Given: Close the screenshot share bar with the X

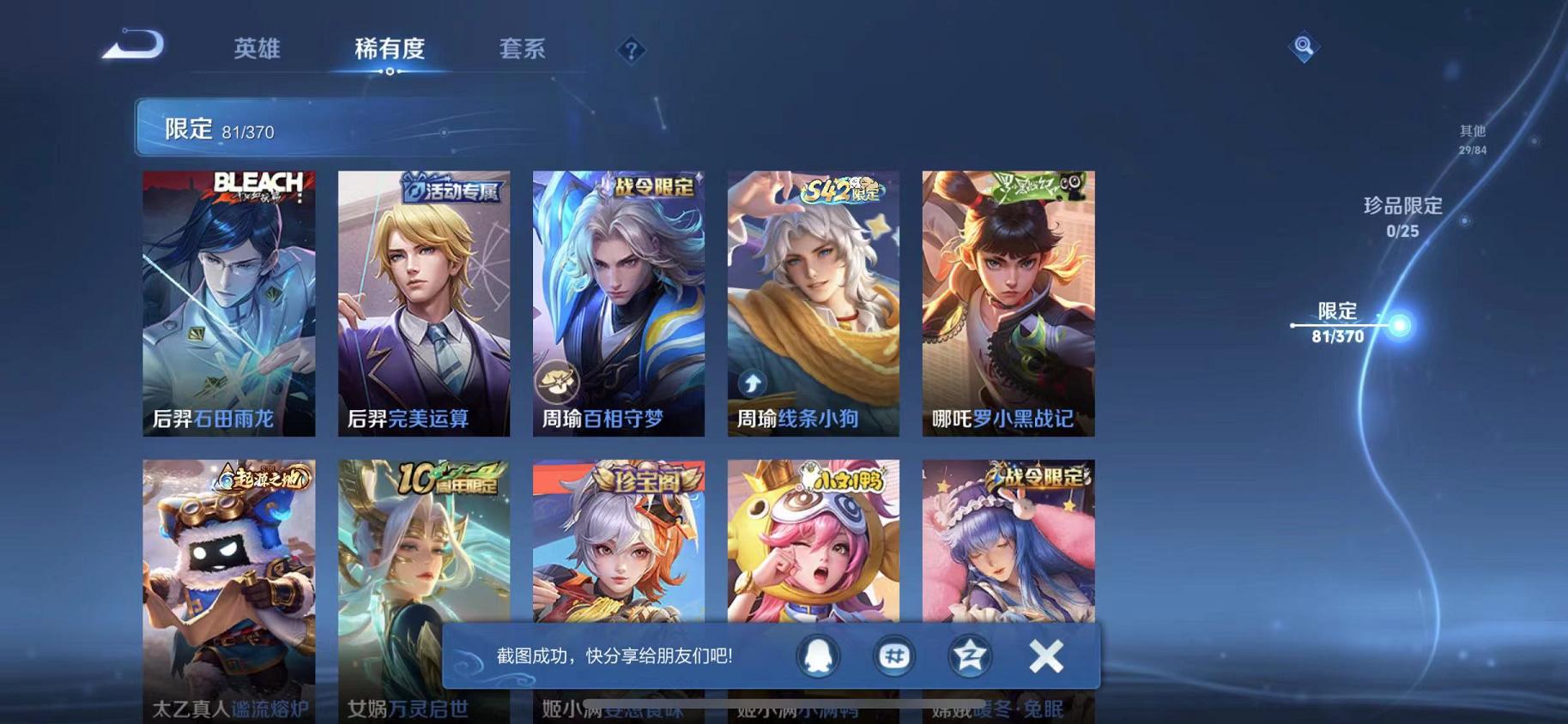Looking at the screenshot, I should [1045, 655].
